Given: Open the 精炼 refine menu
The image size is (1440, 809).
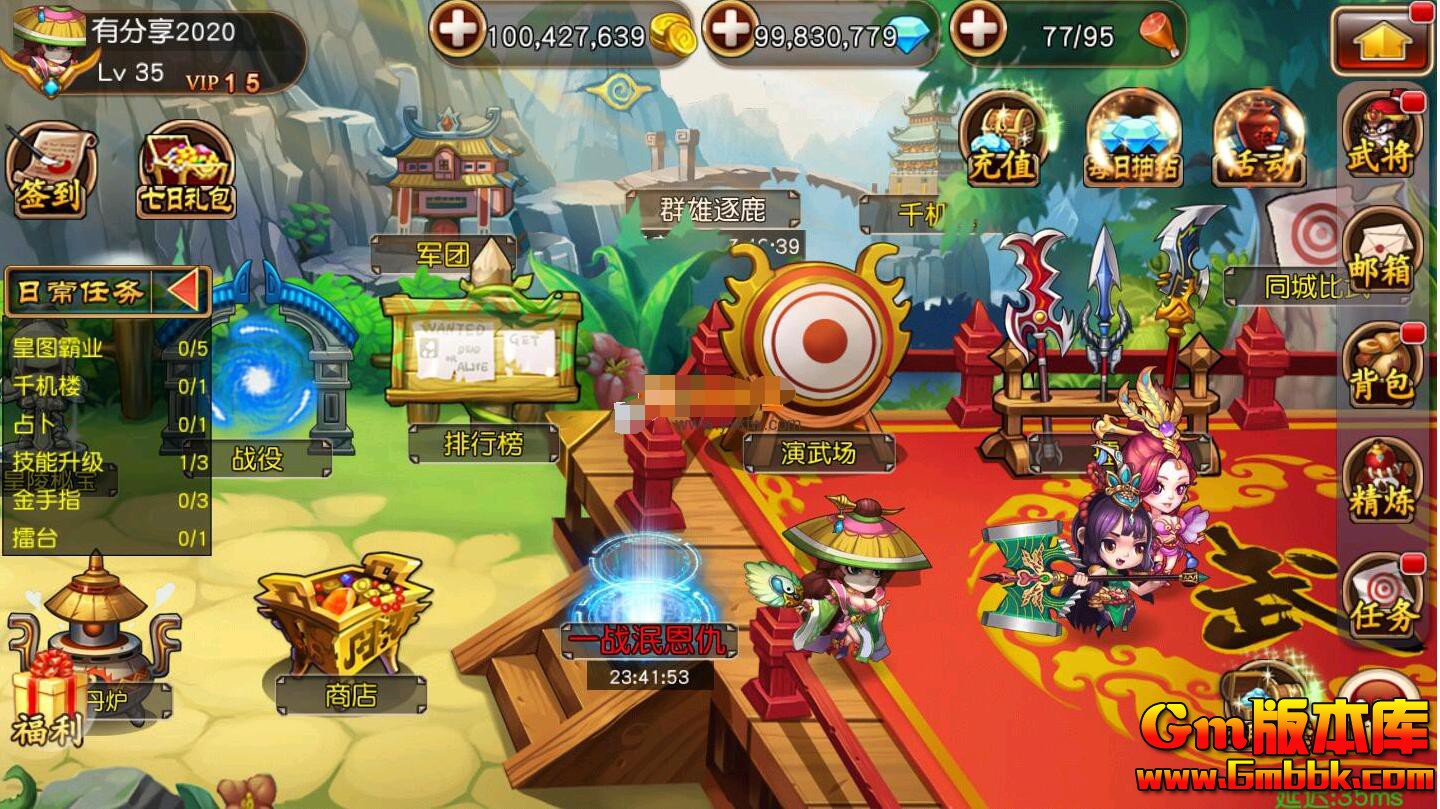Looking at the screenshot, I should (1382, 483).
